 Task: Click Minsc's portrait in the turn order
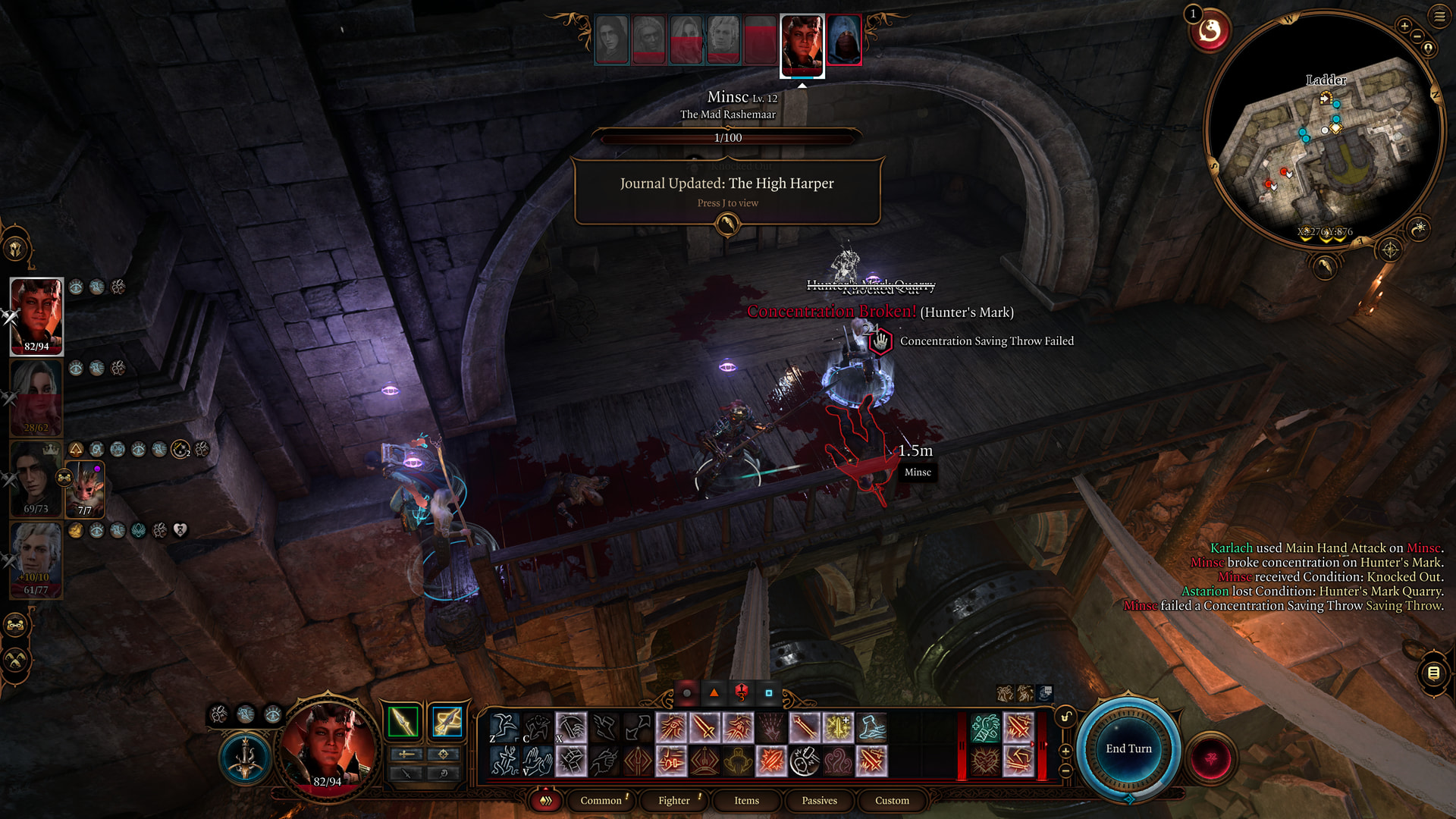[x=802, y=44]
